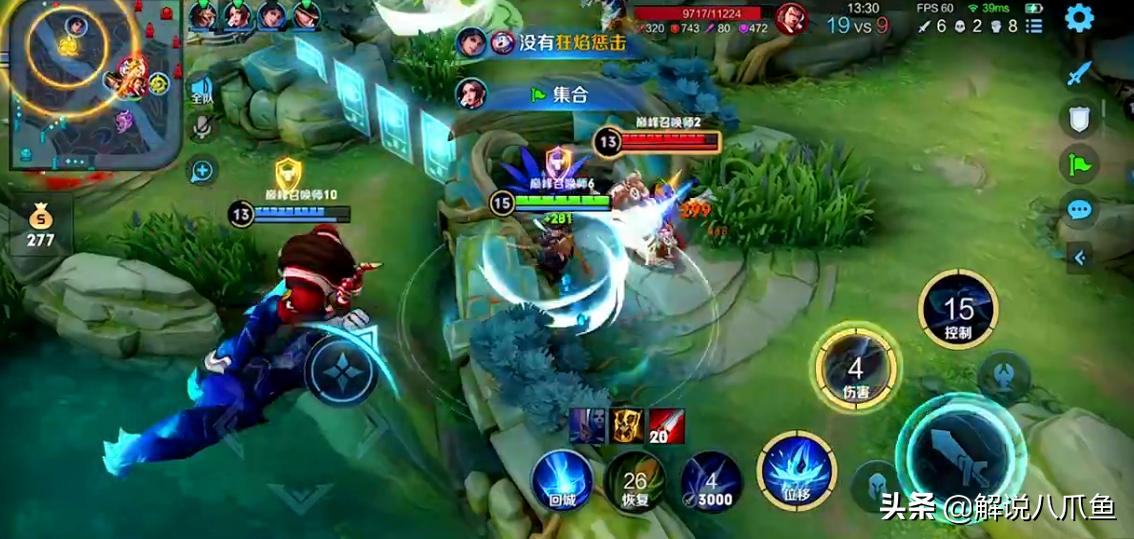The image size is (1134, 539).
Task: Tap the green flag gather signal
Action: 1079,164
